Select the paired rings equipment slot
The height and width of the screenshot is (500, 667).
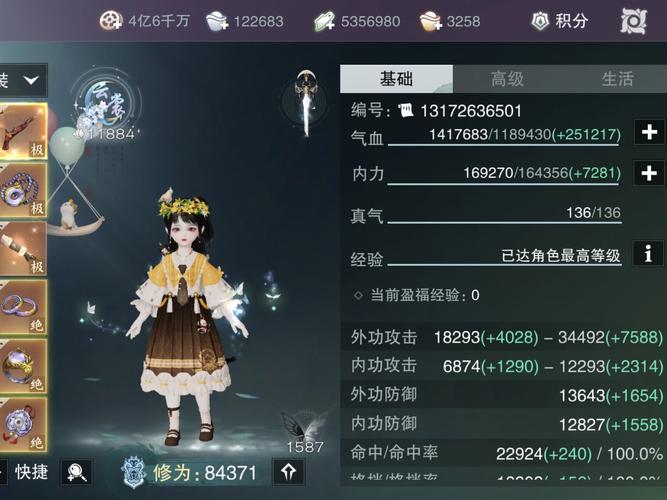coord(22,304)
